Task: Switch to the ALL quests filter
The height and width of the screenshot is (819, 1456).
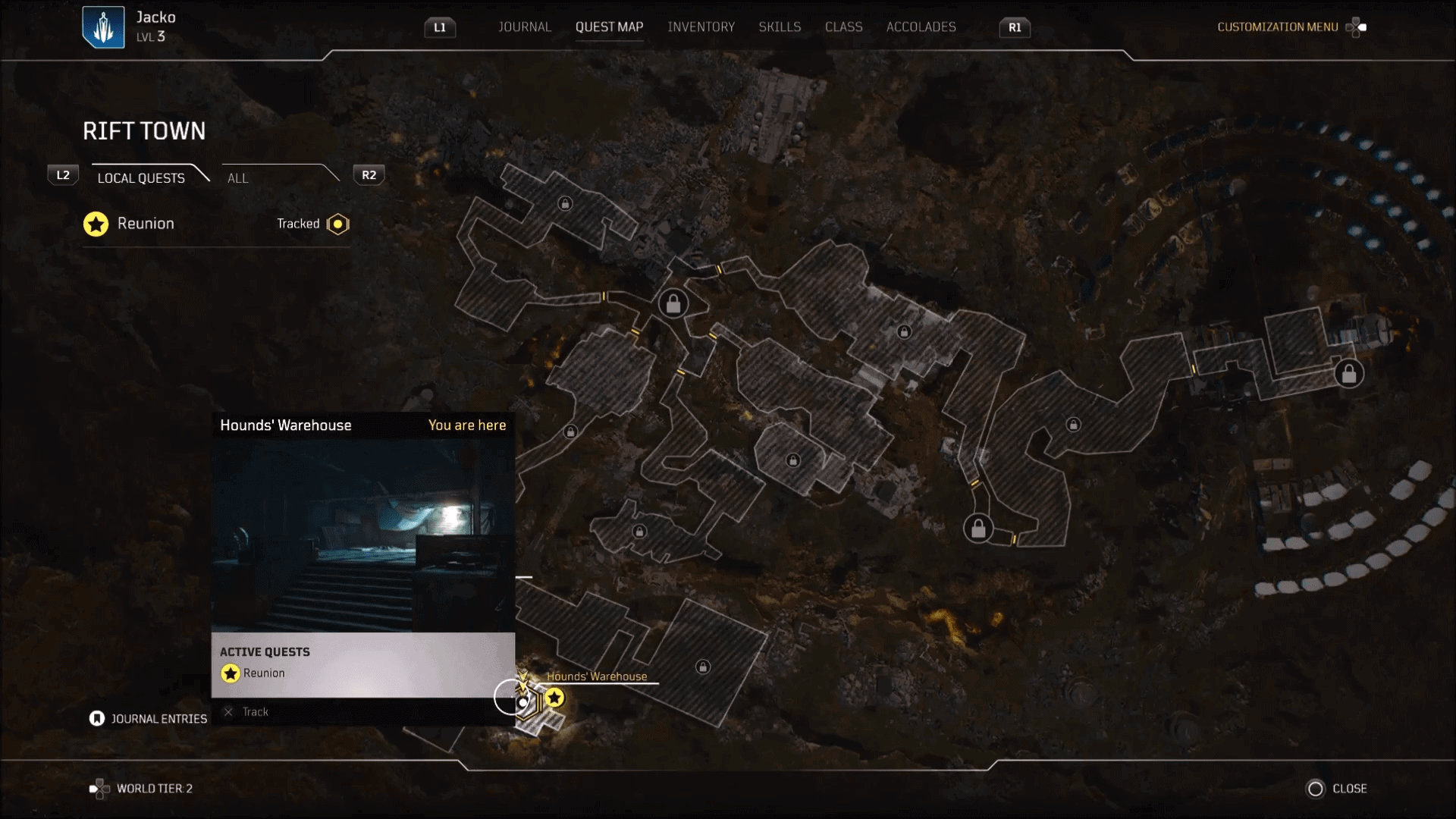Action: point(237,177)
